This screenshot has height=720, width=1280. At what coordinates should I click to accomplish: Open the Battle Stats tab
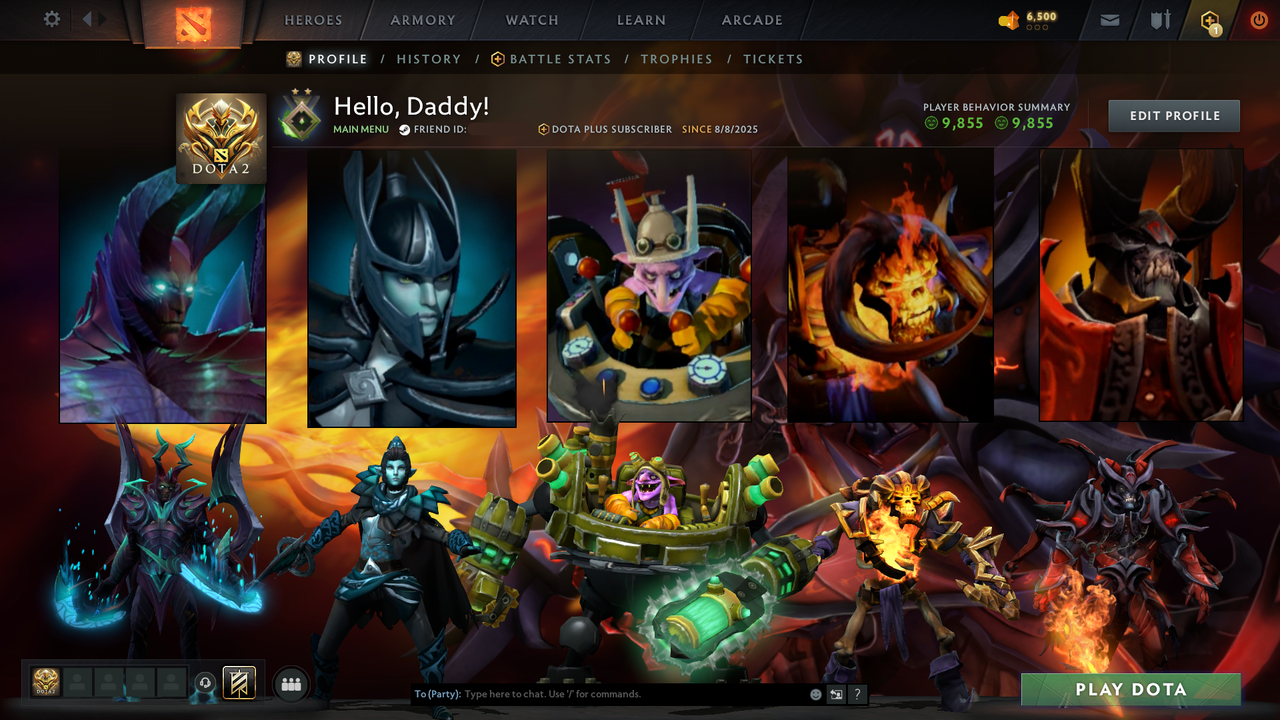pos(560,59)
